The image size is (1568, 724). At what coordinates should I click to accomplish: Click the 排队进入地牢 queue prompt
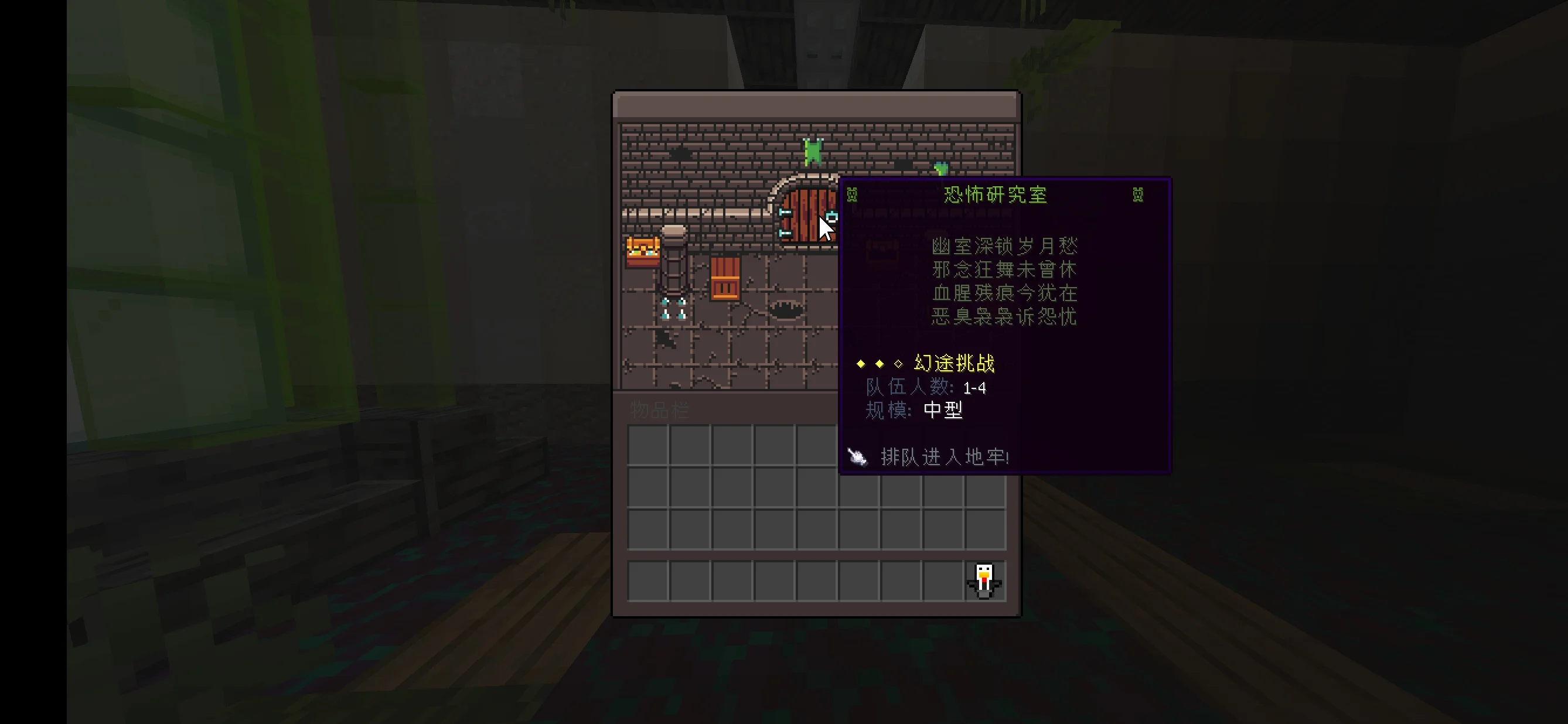pyautogui.click(x=943, y=457)
